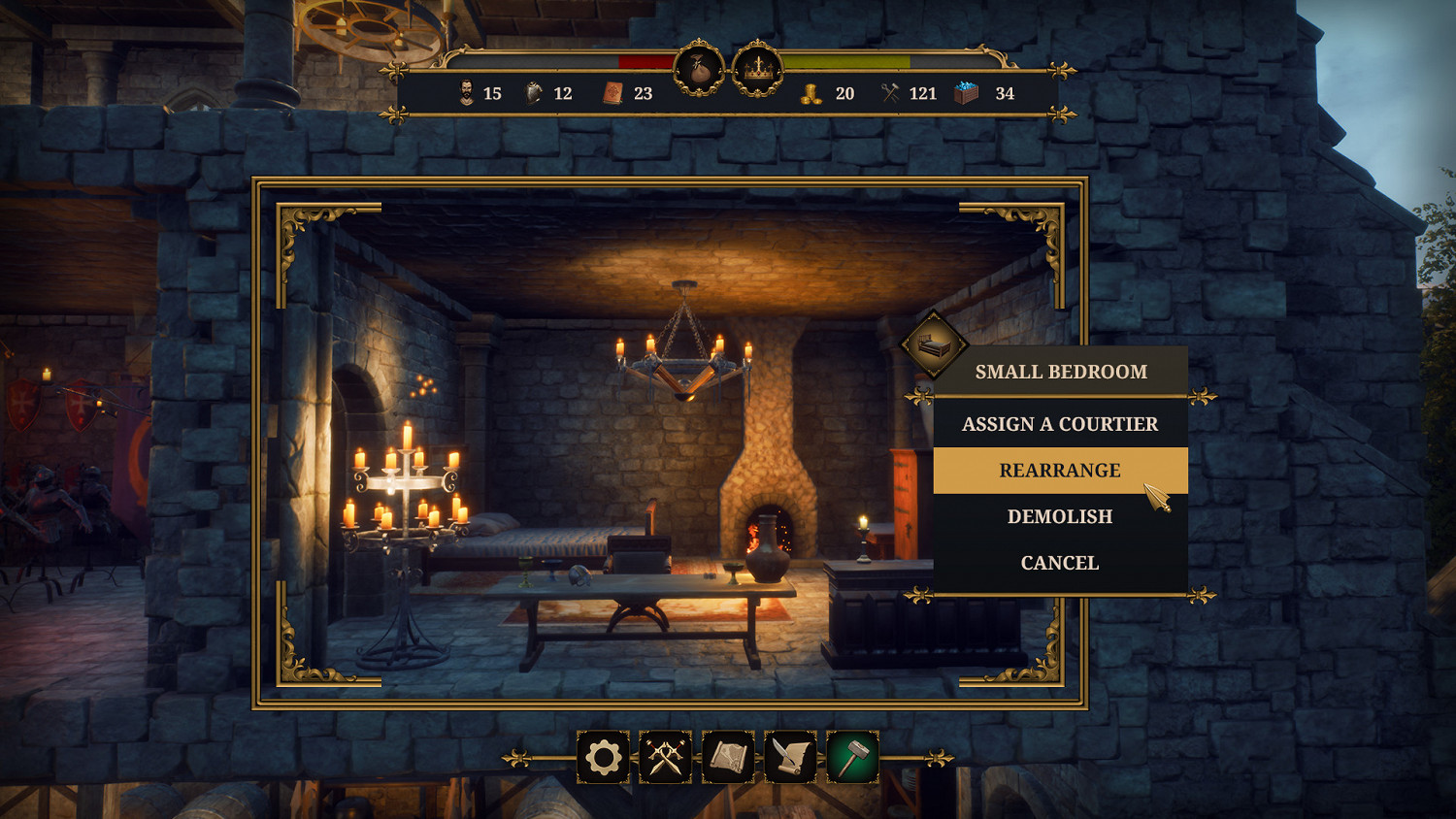Open the settings gear icon
The height and width of the screenshot is (819, 1456).
coord(603,757)
